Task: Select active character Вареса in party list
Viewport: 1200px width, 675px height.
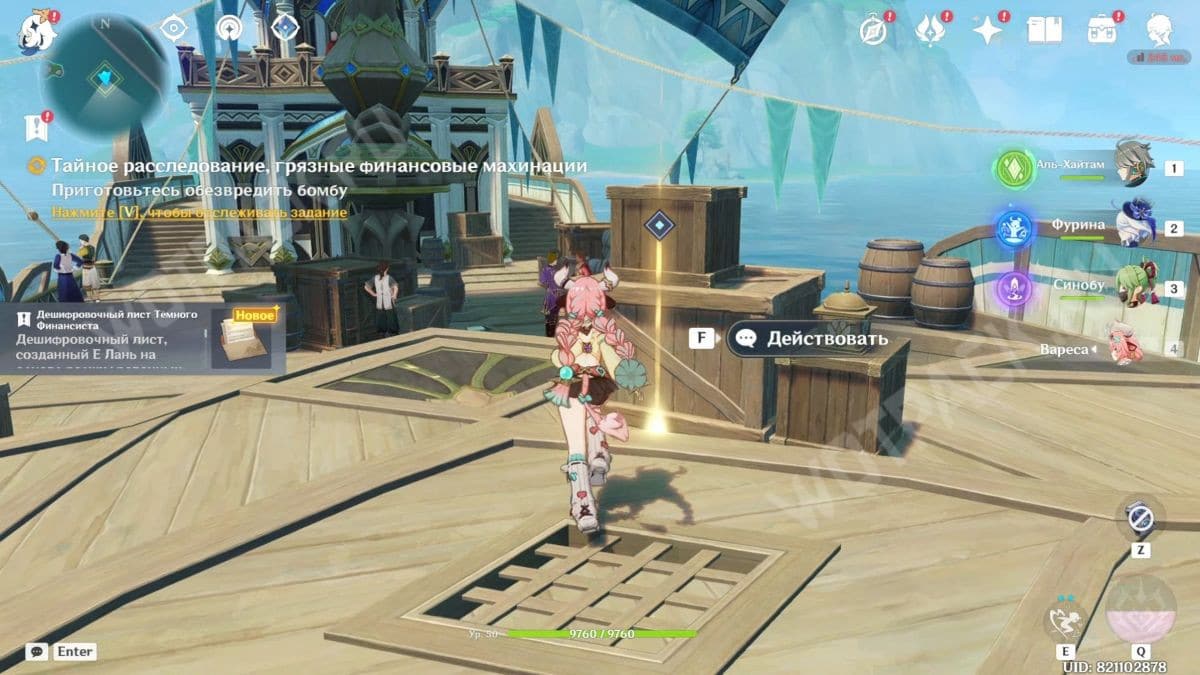Action: click(1128, 347)
